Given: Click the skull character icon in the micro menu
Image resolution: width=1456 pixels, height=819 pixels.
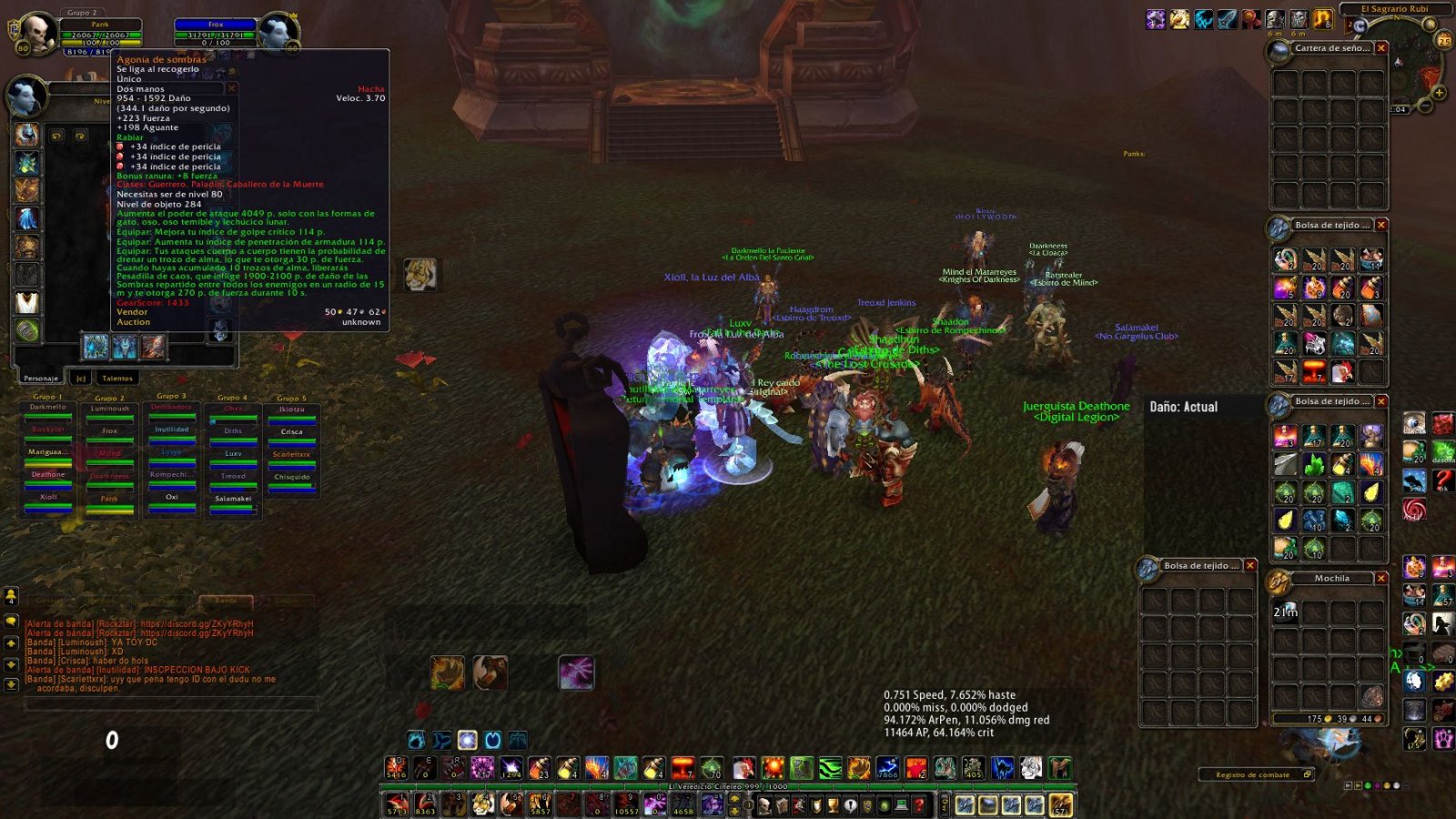Looking at the screenshot, I should [765, 804].
